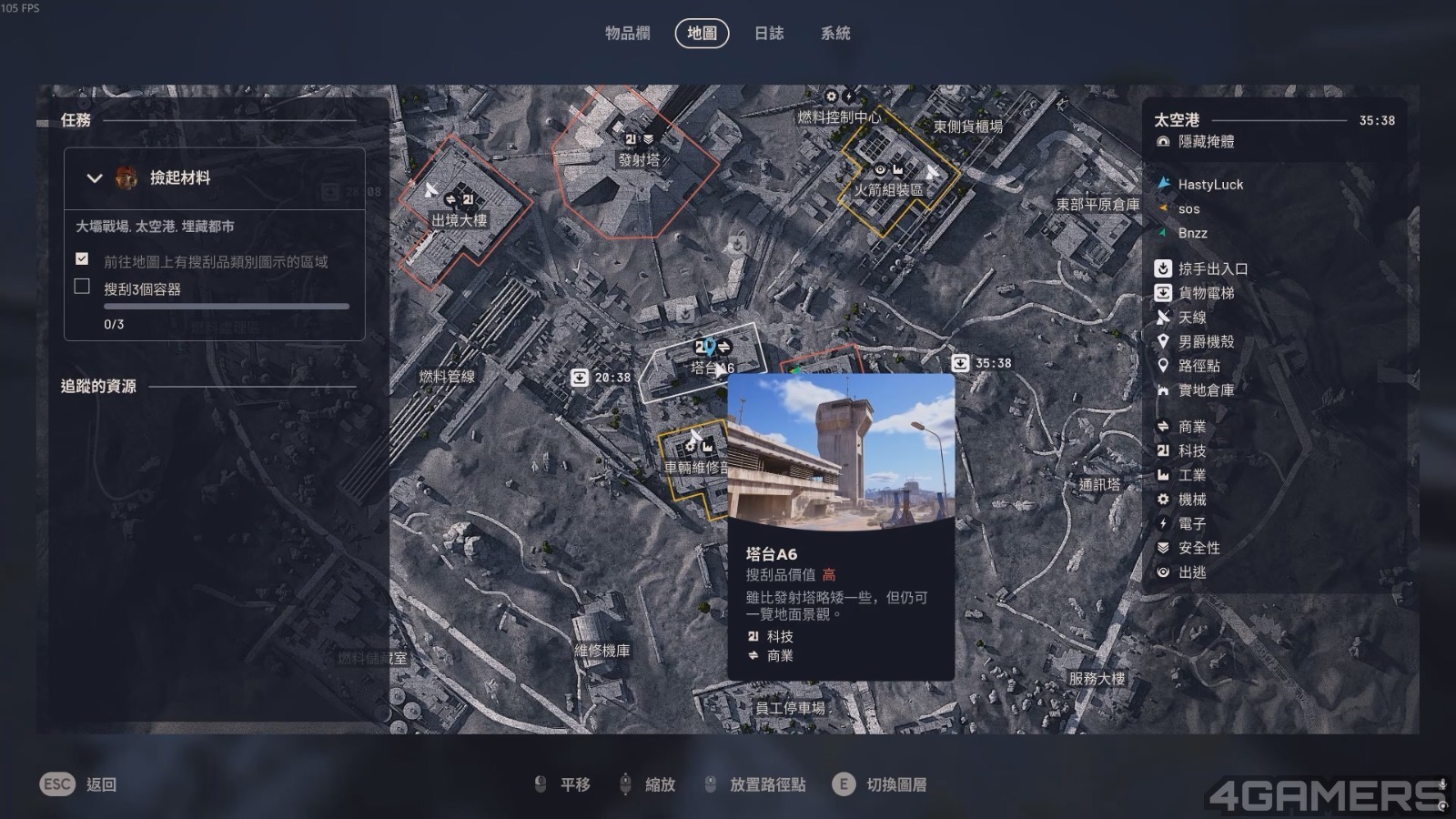Toggle the 商業 loot category filter
This screenshot has width=1456, height=819.
(x=1191, y=427)
